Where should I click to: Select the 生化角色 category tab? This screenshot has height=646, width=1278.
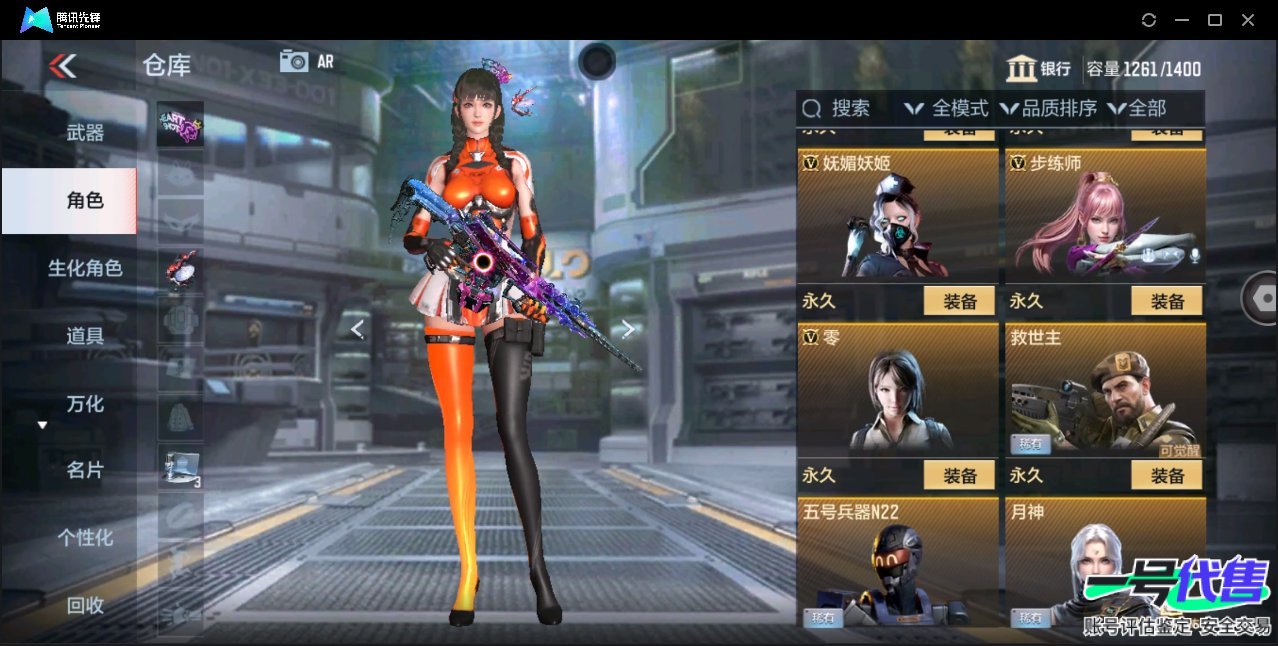tap(85, 268)
